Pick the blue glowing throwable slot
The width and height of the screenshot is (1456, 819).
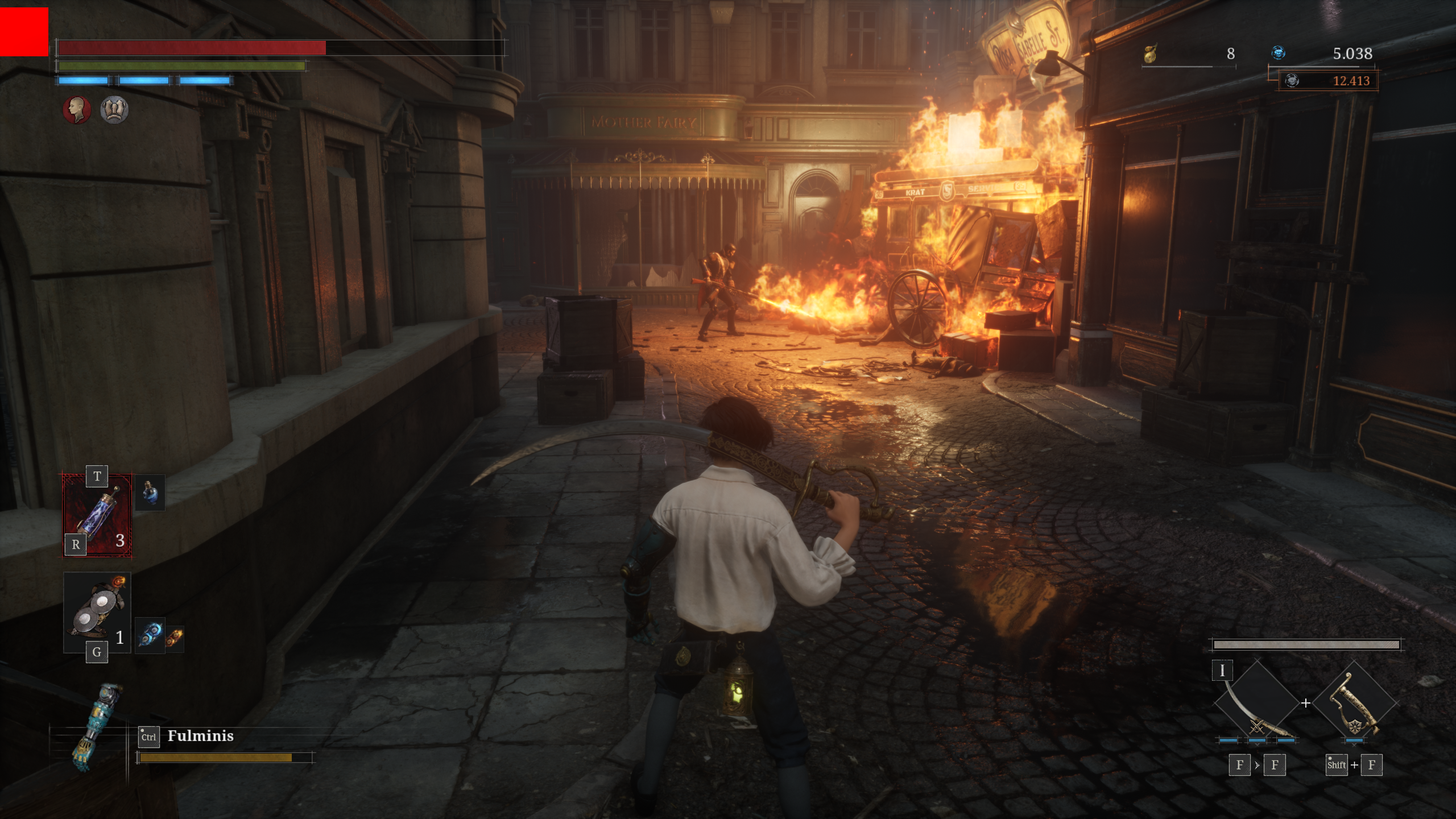click(x=150, y=635)
